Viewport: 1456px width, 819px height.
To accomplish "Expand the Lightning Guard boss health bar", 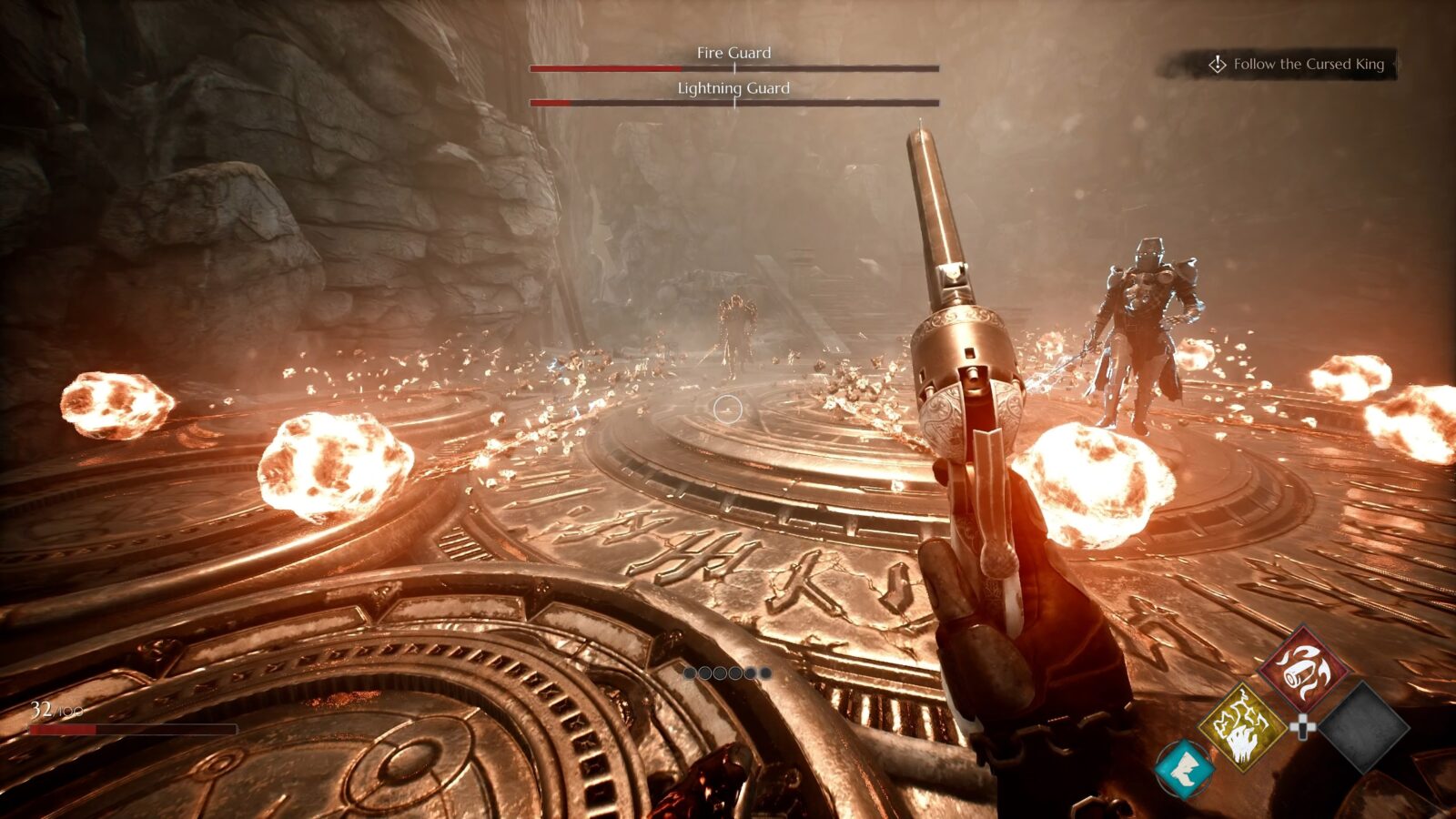I will [x=733, y=103].
